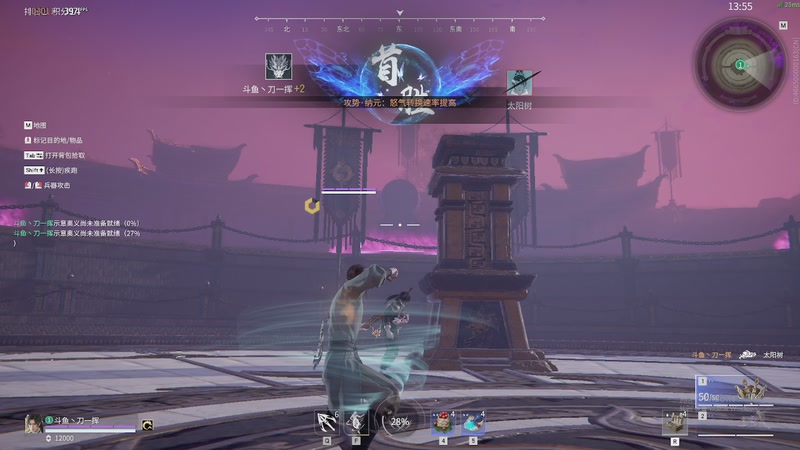This screenshot has height=450, width=800.
Task: Click the yellow hexagon marker icon
Action: pyautogui.click(x=312, y=205)
